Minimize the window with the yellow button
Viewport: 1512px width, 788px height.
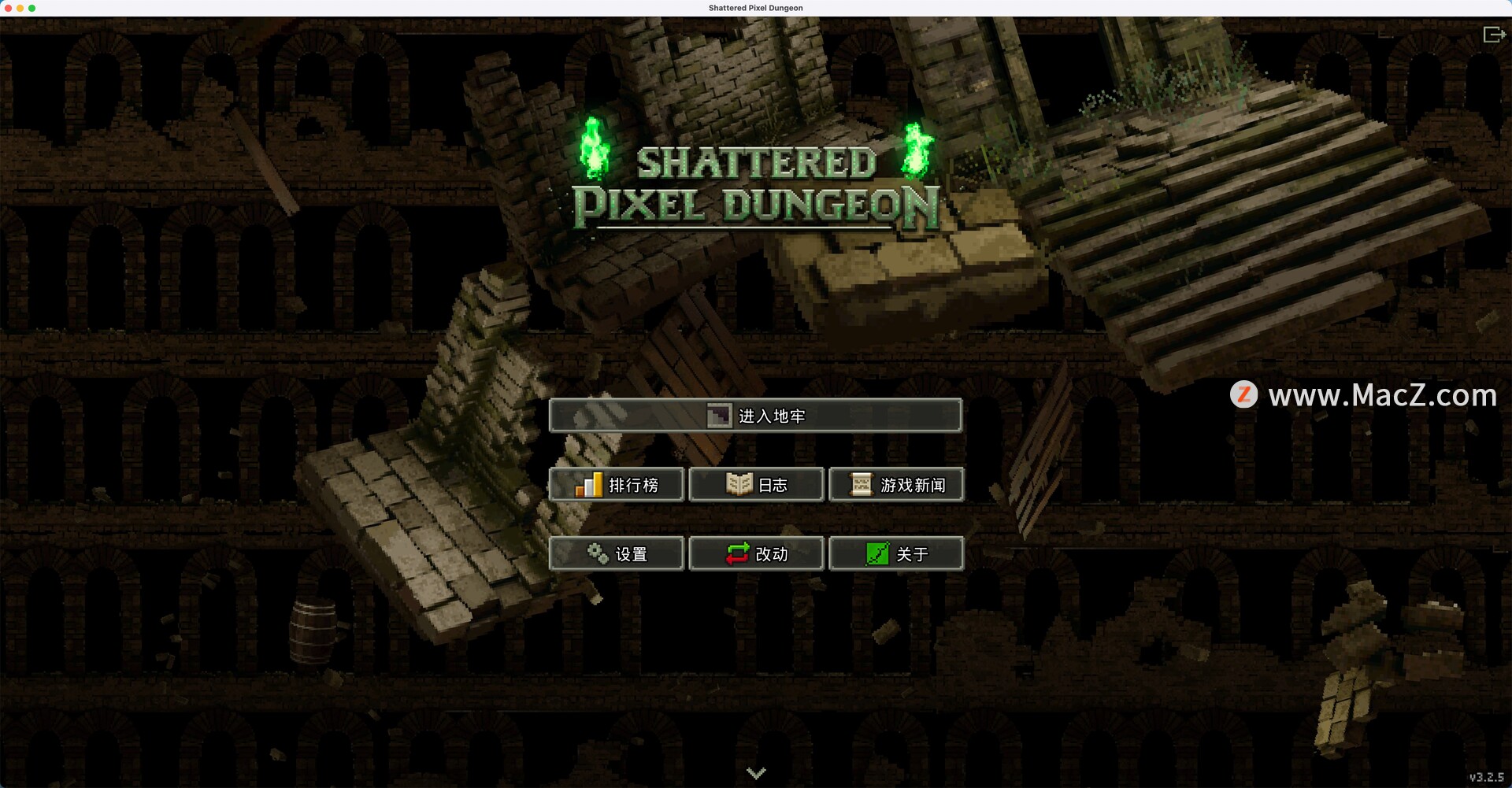click(x=20, y=8)
